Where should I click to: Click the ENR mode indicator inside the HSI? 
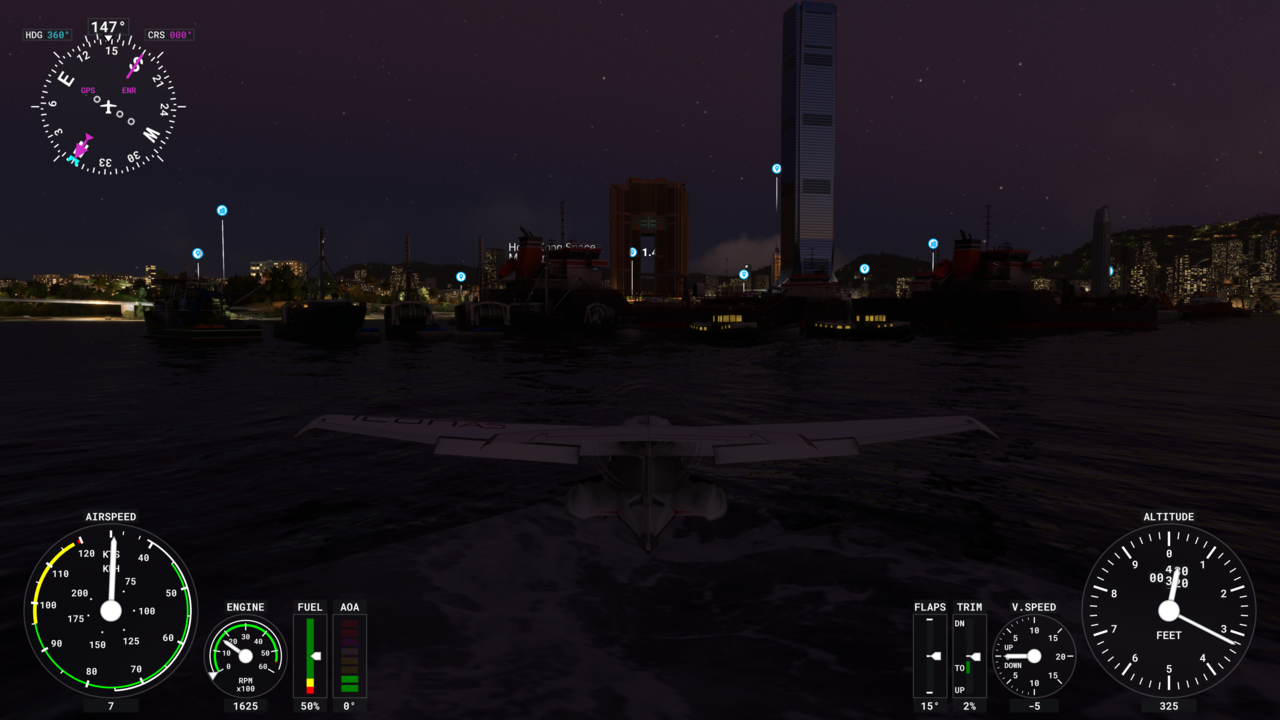click(127, 90)
